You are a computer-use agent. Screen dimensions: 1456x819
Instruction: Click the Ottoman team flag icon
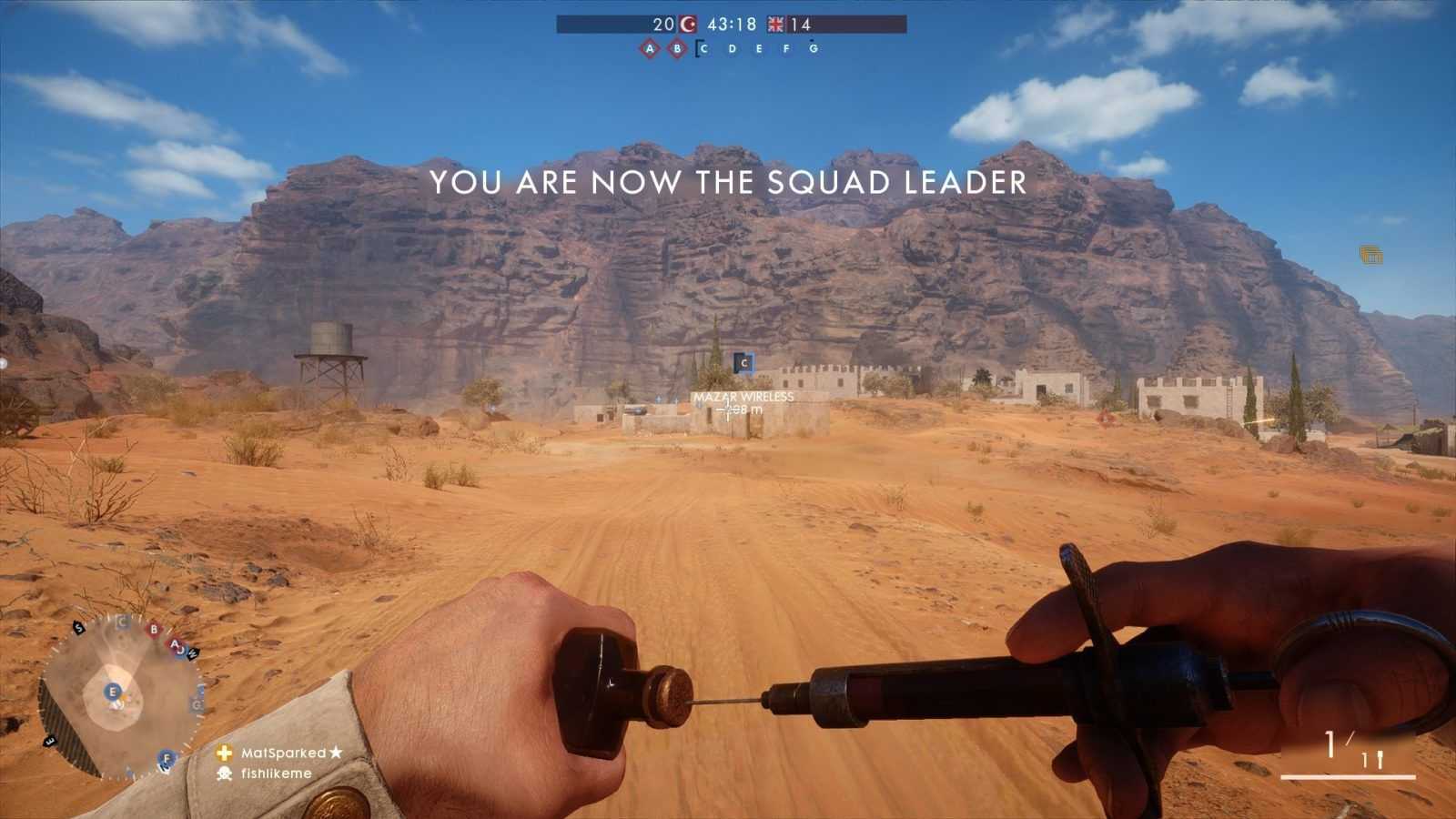coord(688,25)
